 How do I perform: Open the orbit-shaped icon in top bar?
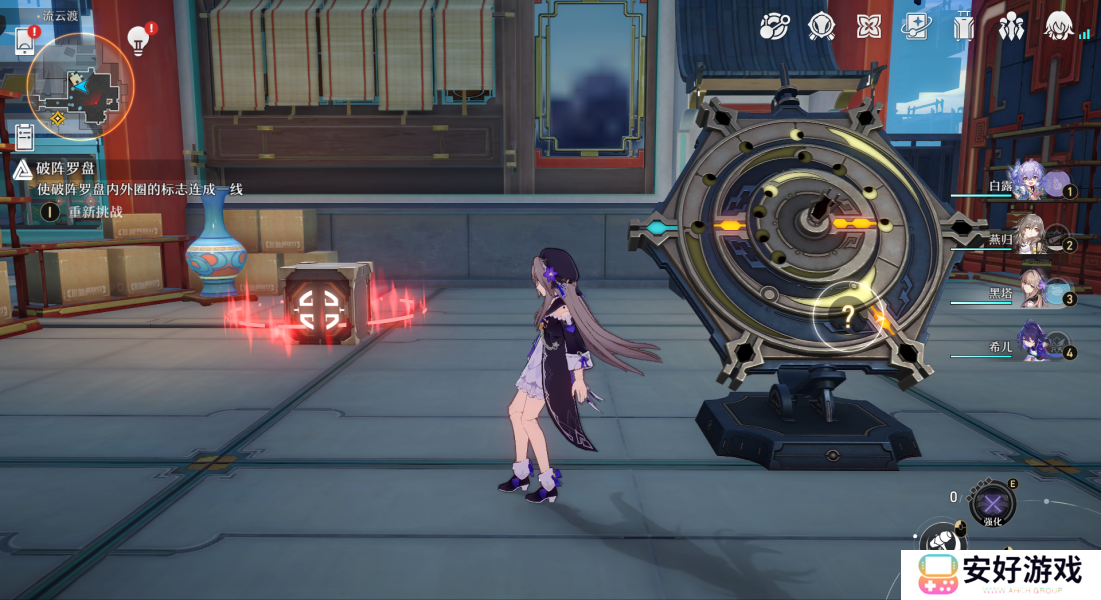click(x=773, y=26)
